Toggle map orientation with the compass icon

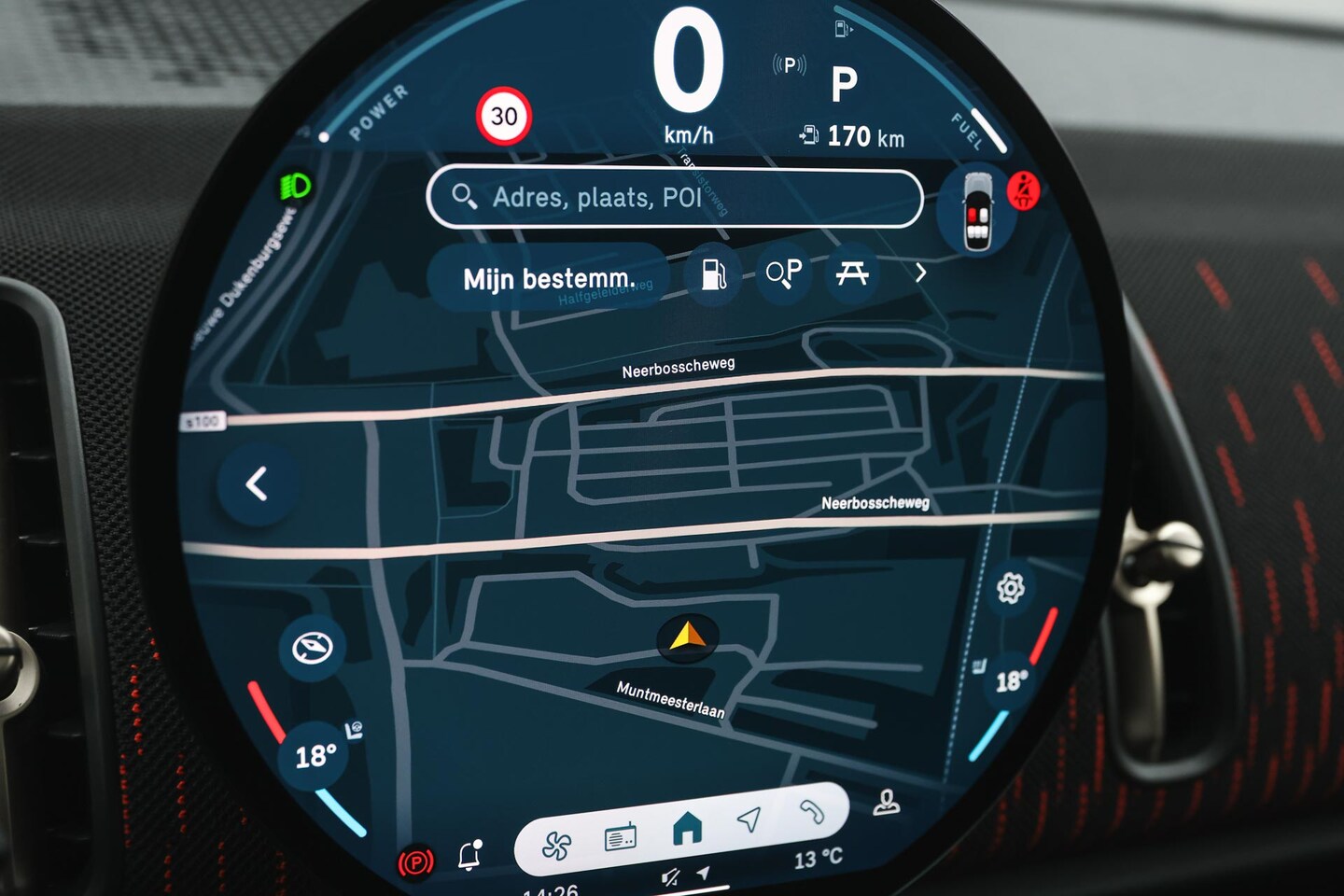pos(312,647)
